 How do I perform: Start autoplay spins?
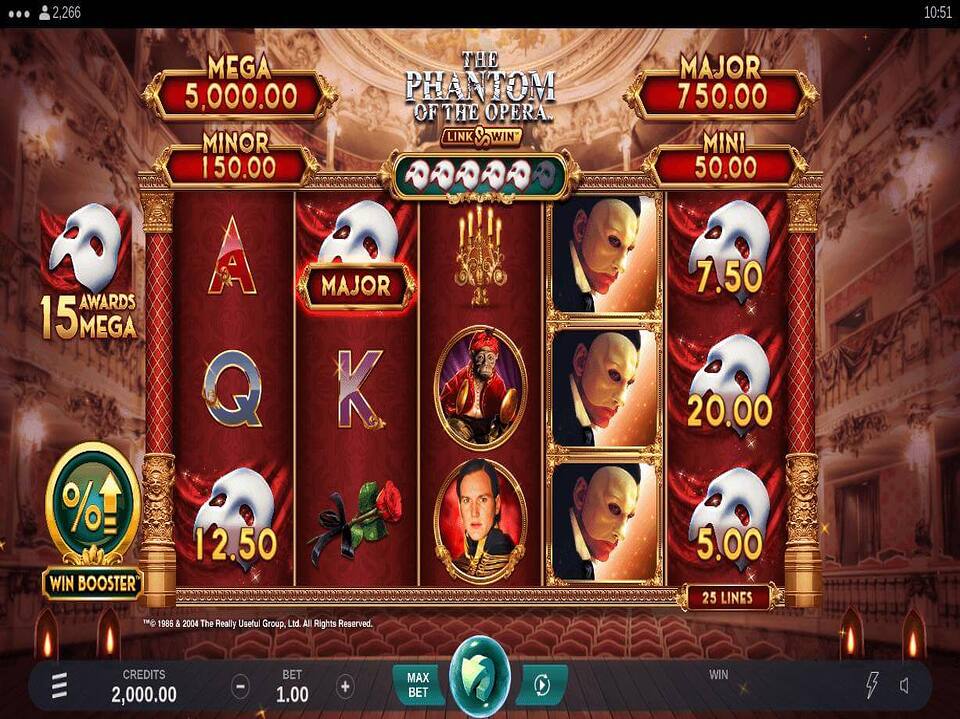542,685
